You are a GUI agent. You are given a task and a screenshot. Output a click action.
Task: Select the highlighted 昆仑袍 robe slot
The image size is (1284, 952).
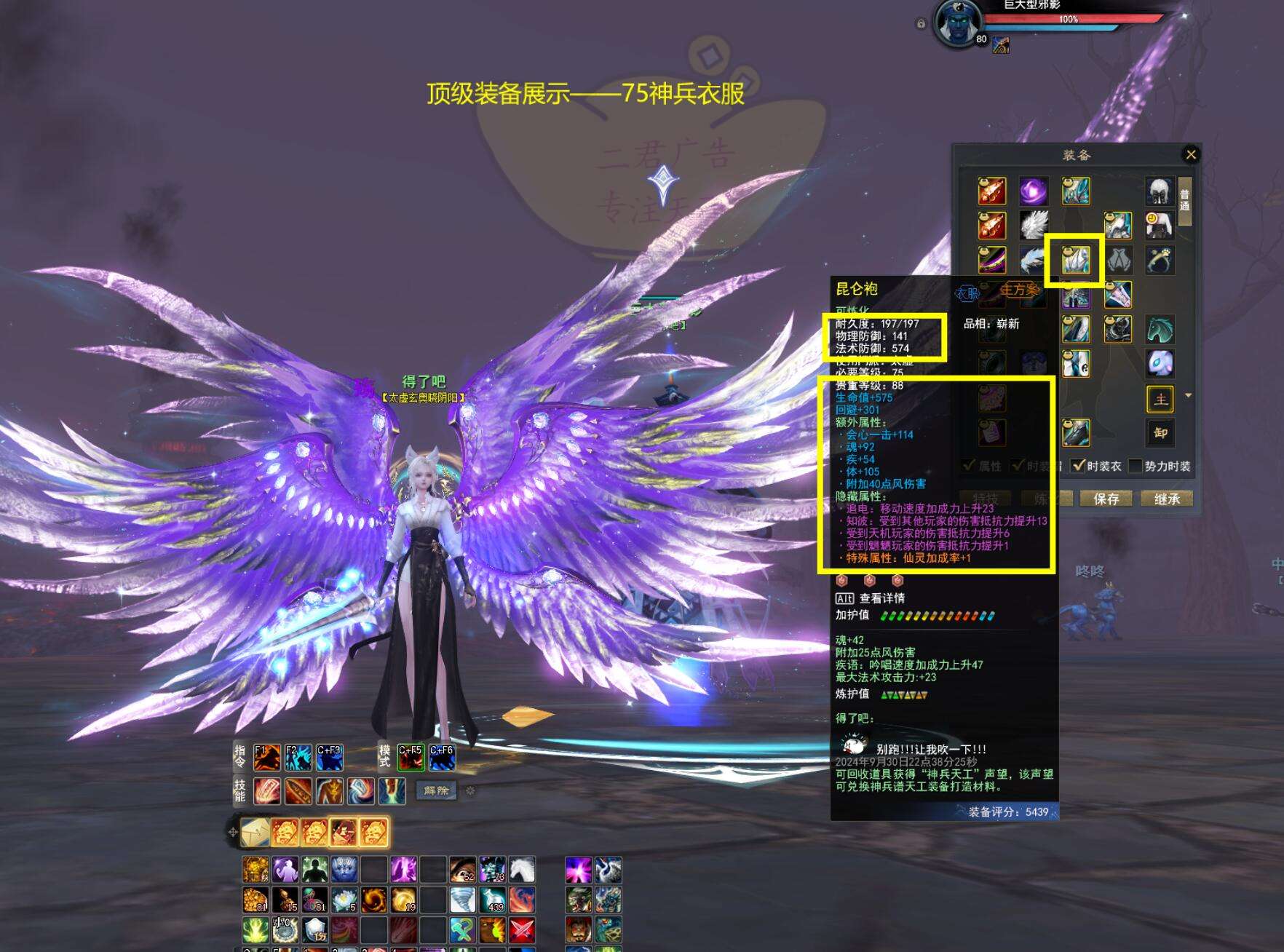click(1075, 260)
